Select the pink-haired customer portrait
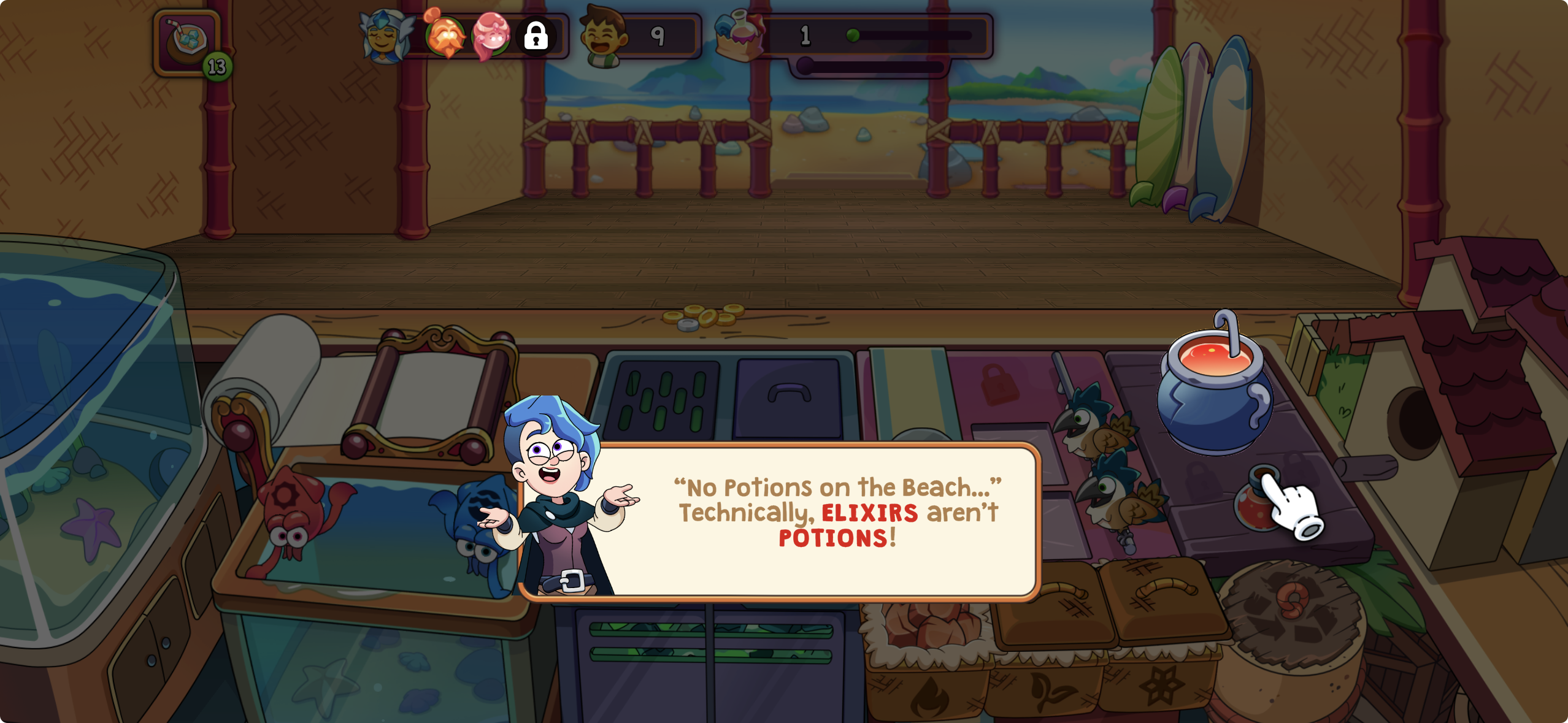 pos(491,36)
